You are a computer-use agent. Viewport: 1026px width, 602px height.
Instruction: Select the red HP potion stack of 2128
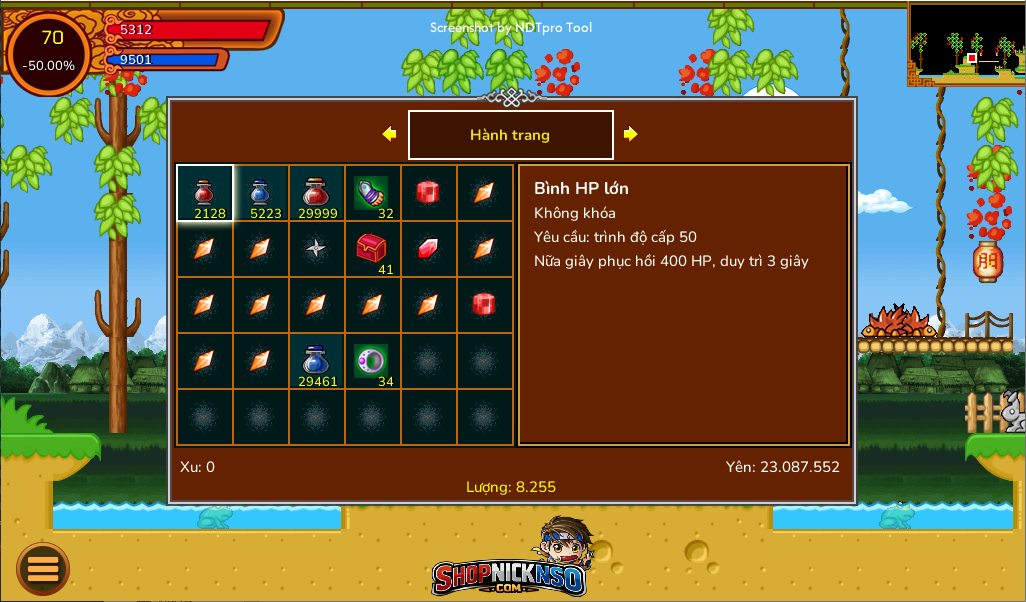click(x=205, y=193)
